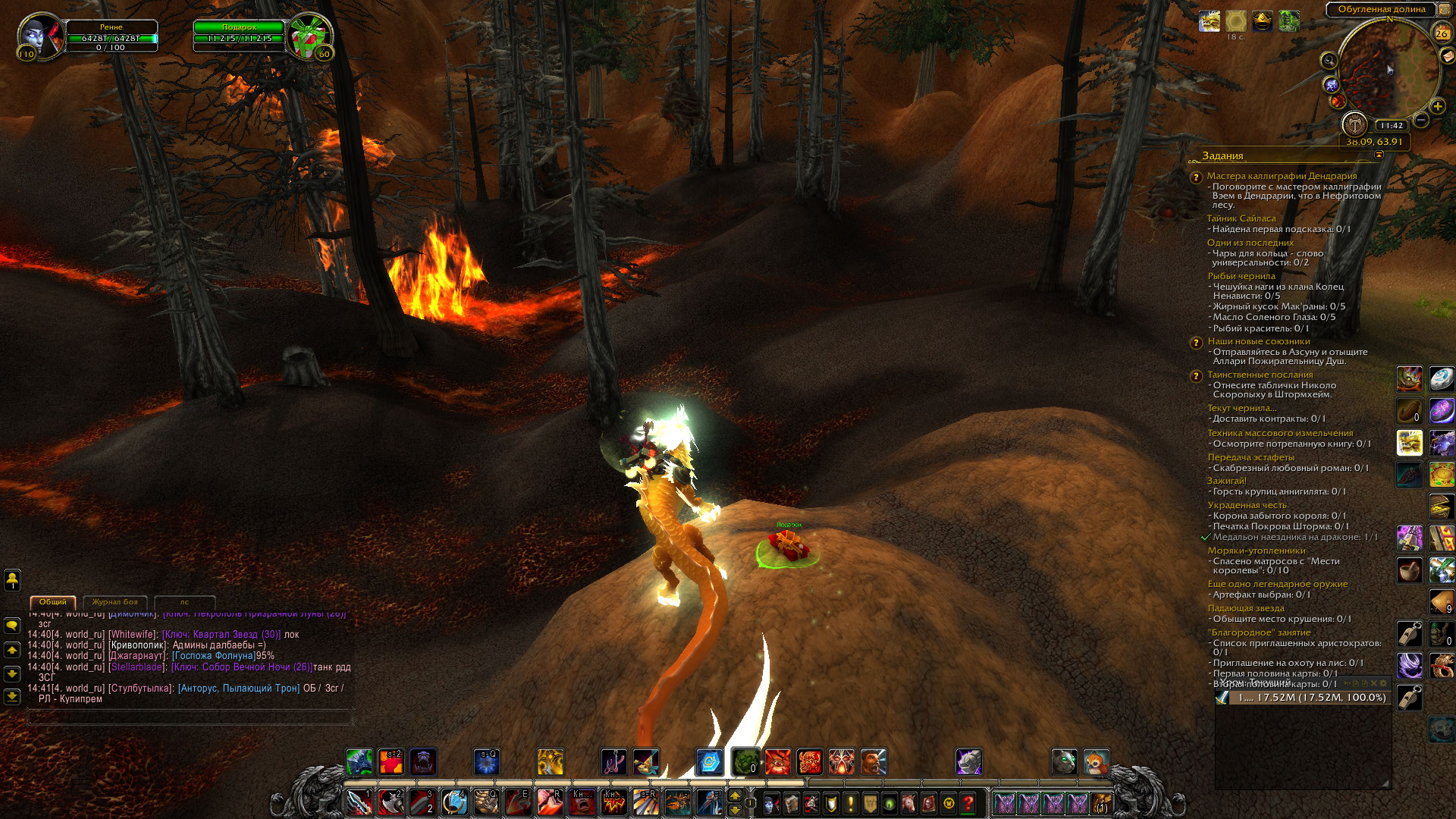The image size is (1456, 819).
Task: Select the Общий chat tab
Action: [53, 602]
